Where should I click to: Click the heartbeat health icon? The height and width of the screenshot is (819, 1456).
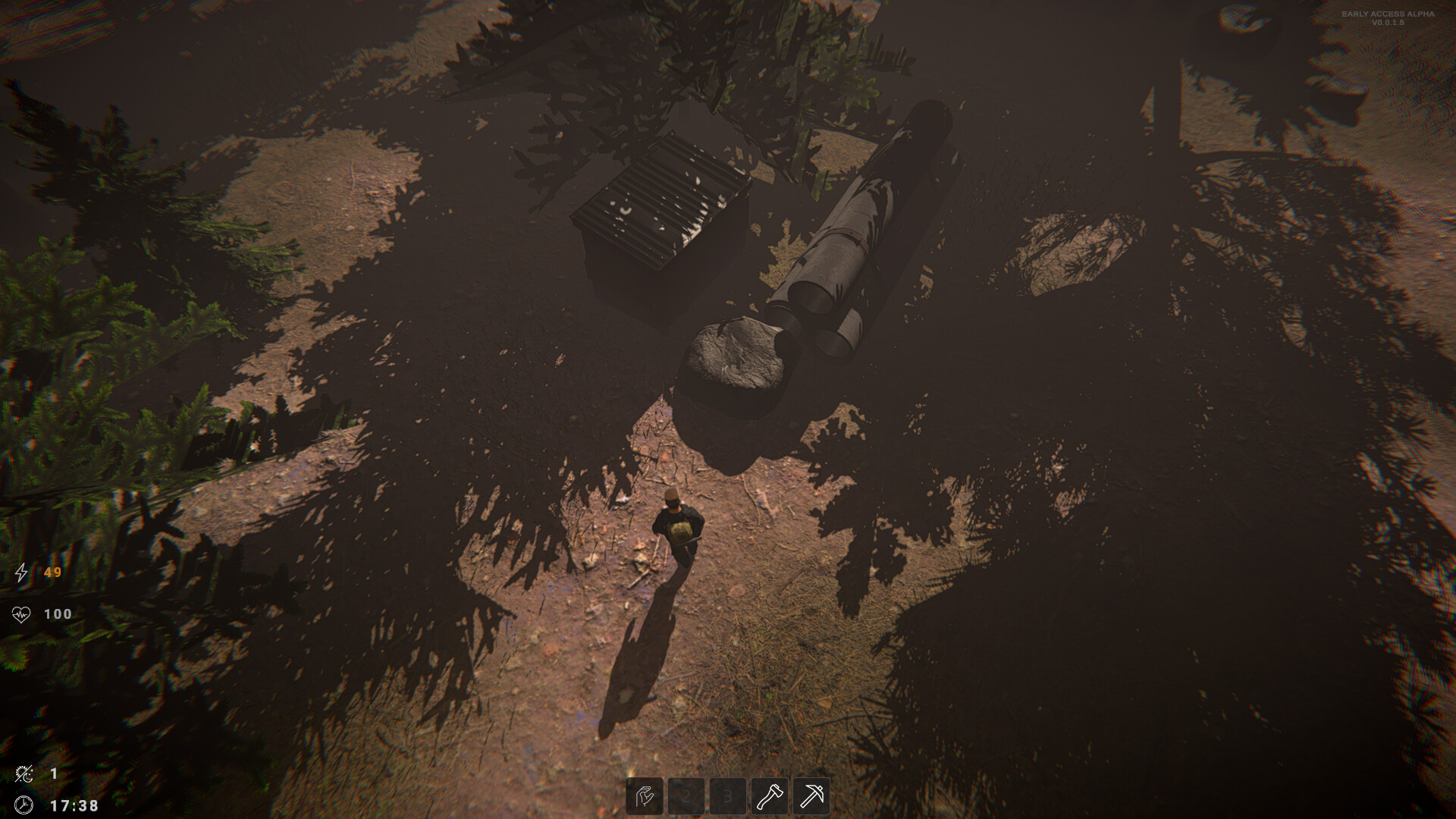tap(23, 614)
